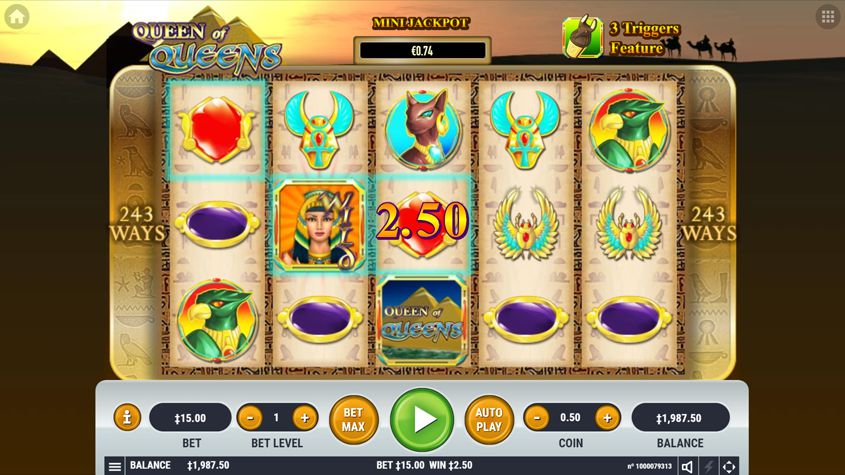
Task: Go to the home lobby
Action: click(17, 16)
